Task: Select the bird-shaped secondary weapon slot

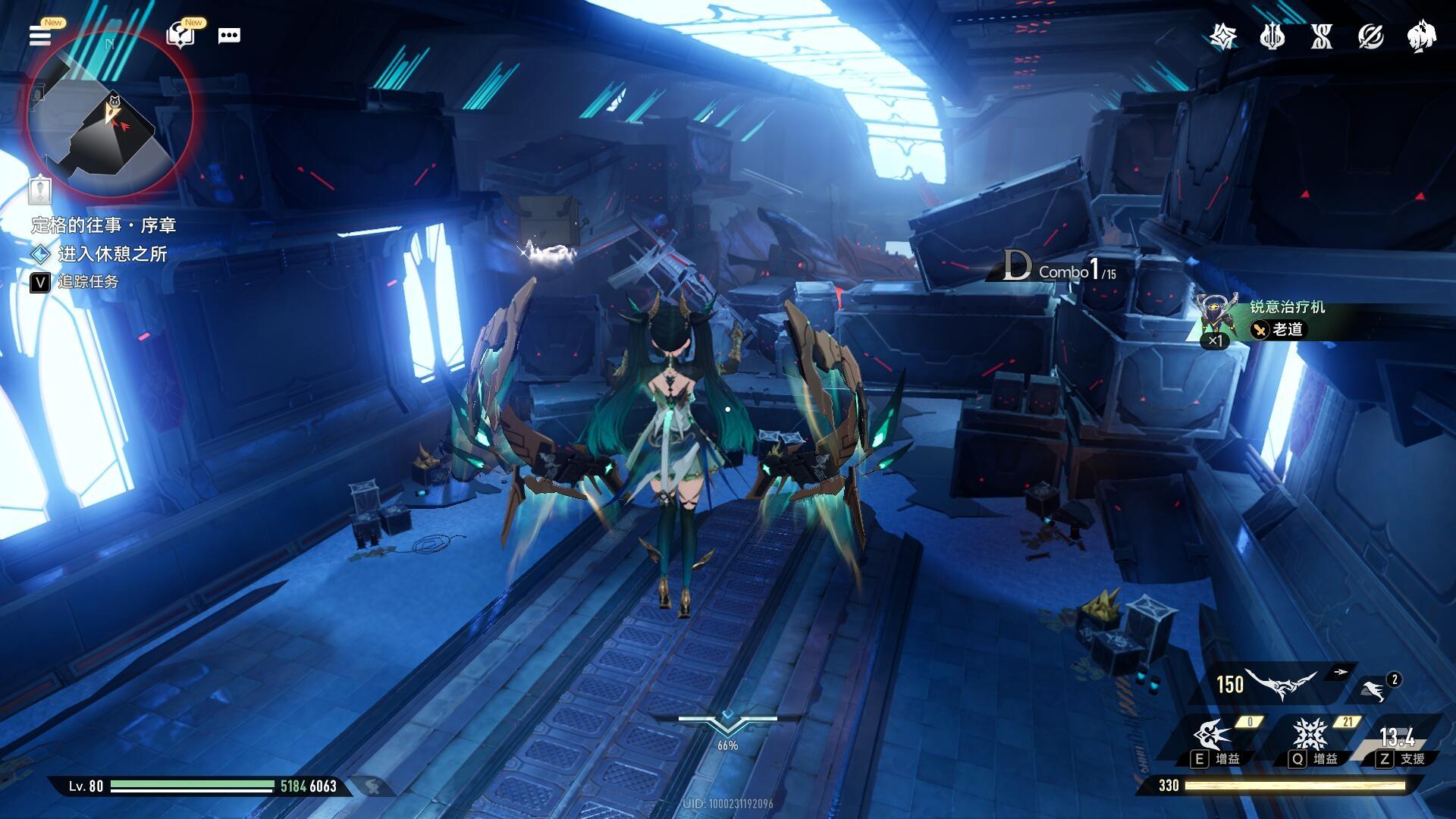Action: tap(1374, 689)
